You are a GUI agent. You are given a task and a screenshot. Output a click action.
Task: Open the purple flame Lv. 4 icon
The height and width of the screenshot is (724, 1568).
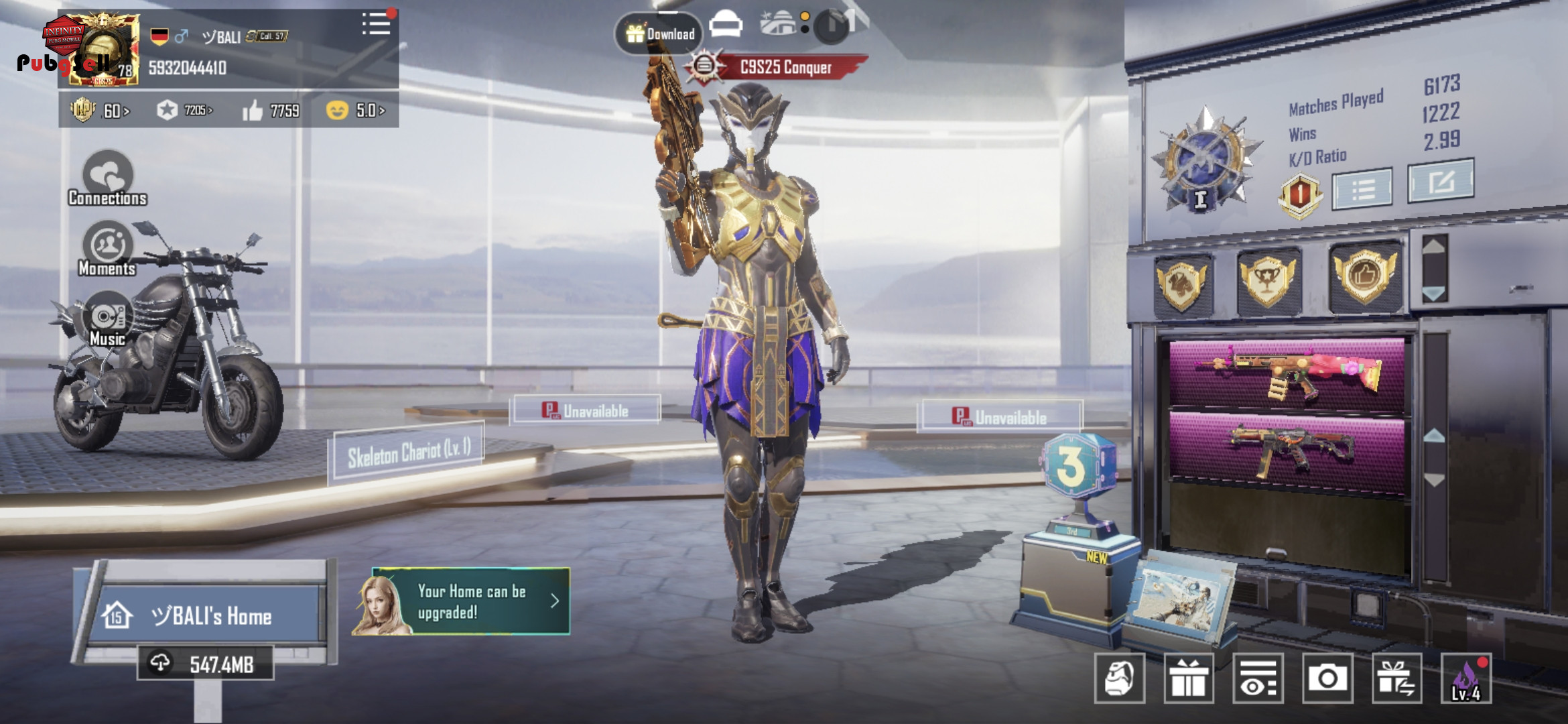(1466, 678)
